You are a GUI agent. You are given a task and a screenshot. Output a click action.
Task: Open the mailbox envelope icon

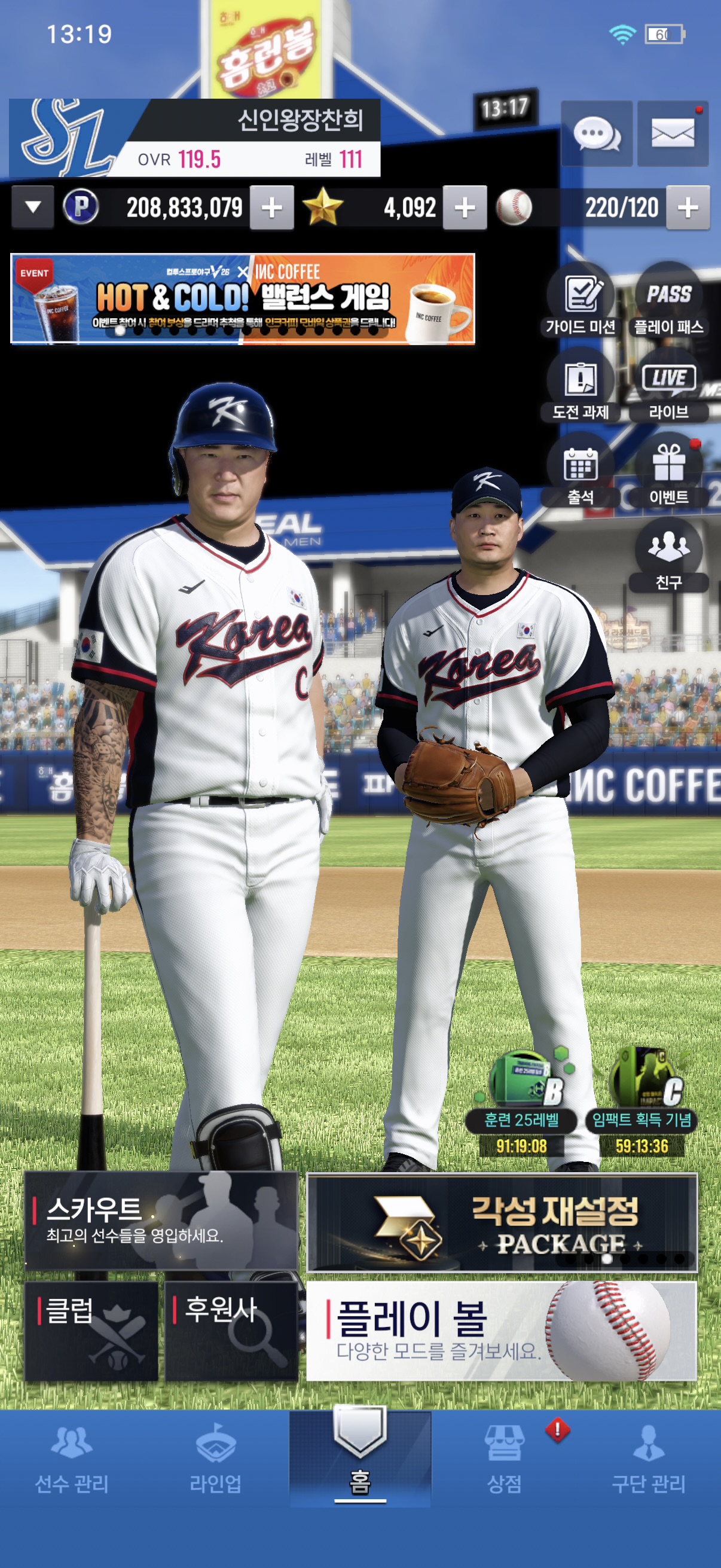(x=673, y=133)
